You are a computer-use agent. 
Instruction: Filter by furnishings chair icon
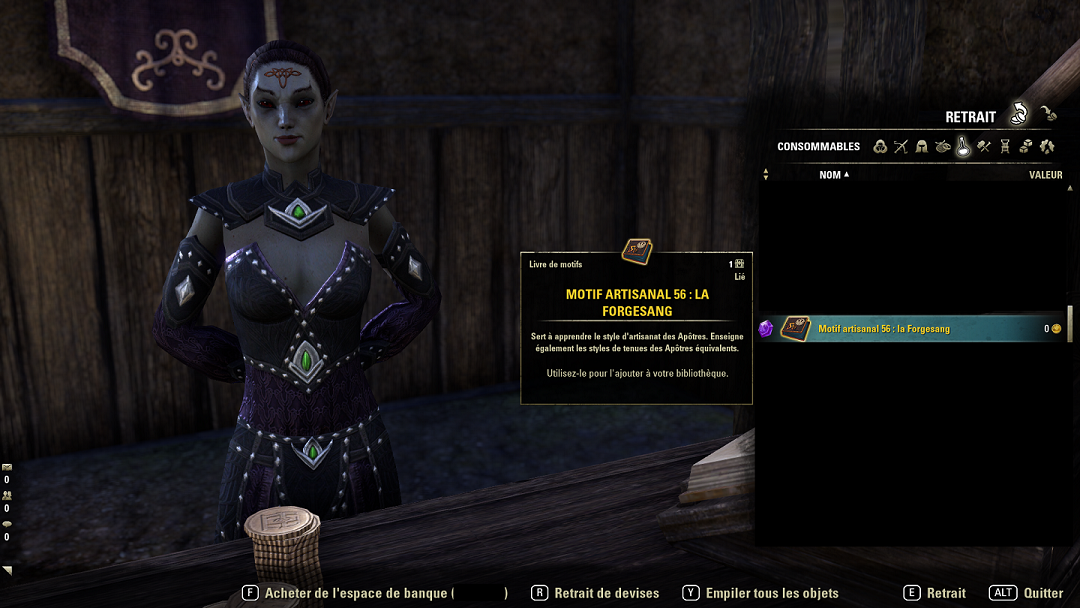pos(1005,146)
